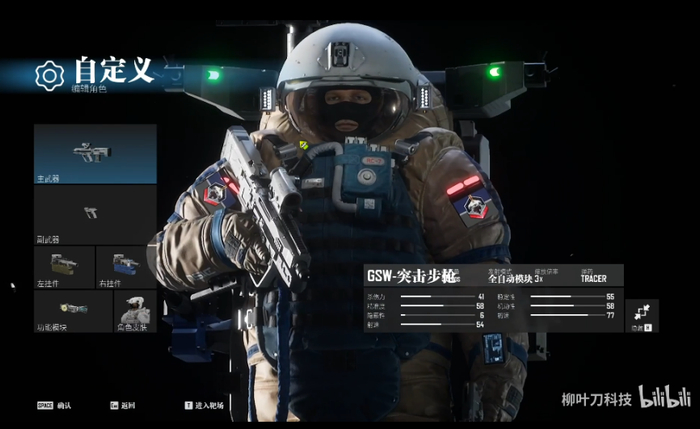This screenshot has height=429, width=700.
Task: Click the collapse arrows icon beside weapon stats
Action: click(x=641, y=314)
